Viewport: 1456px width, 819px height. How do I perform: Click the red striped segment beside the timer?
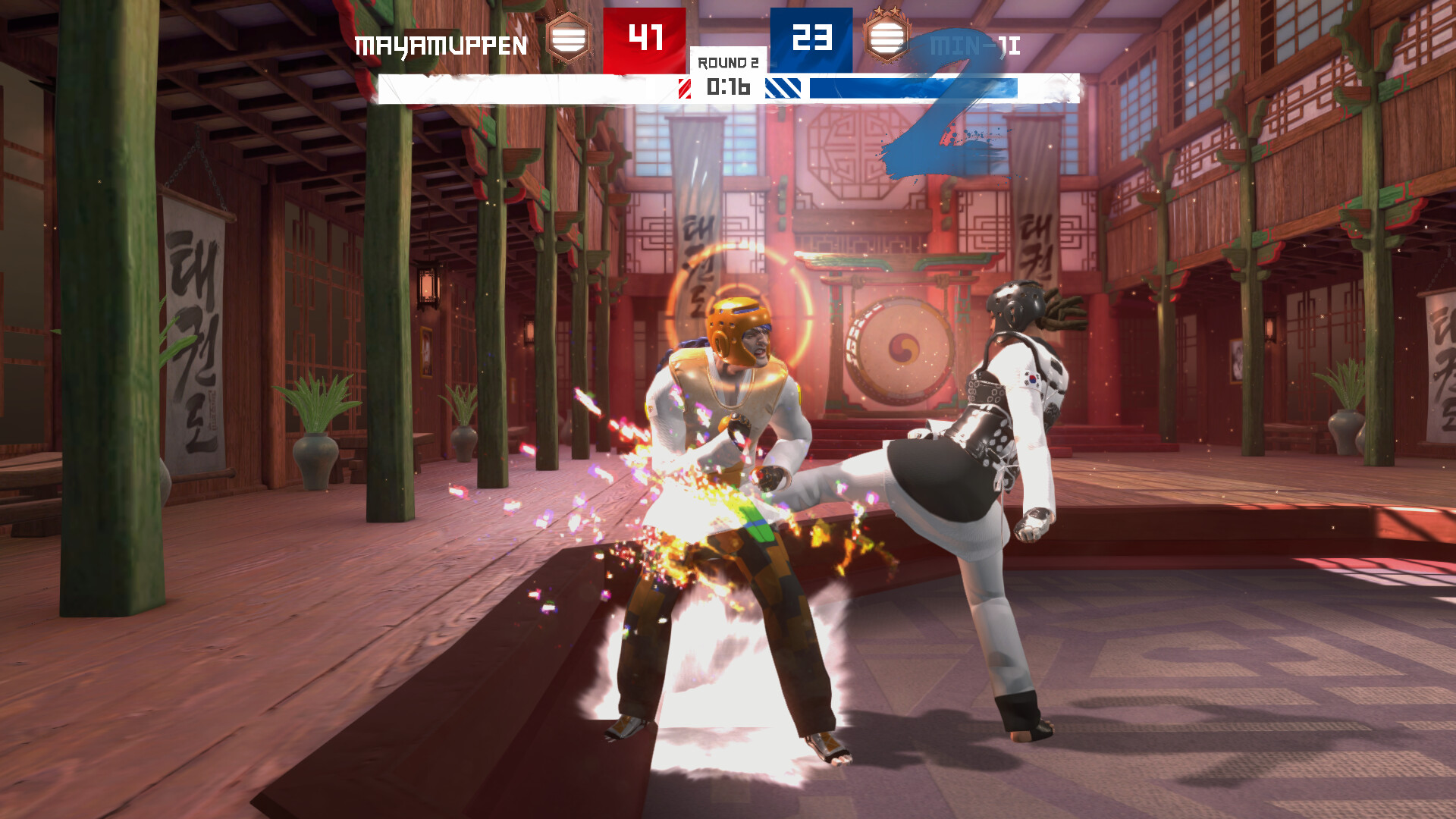coord(685,88)
